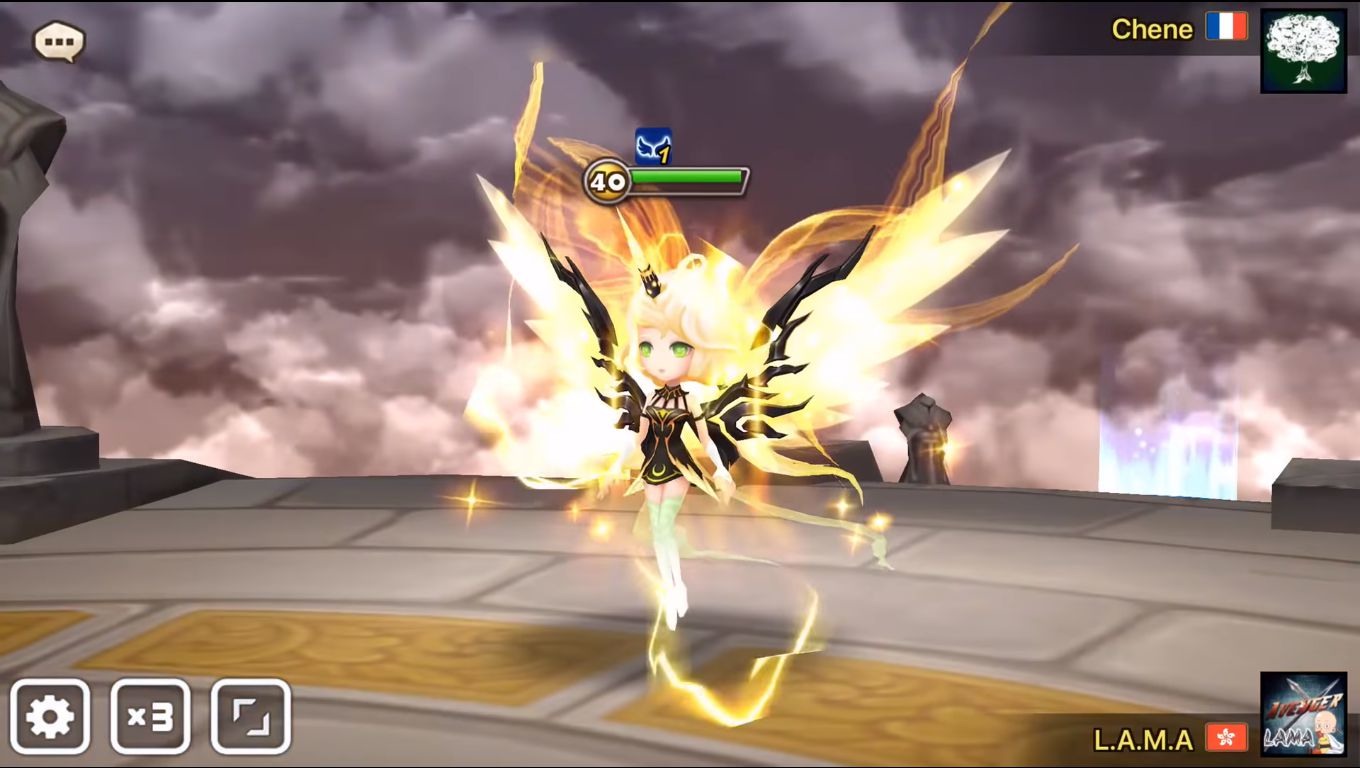Image resolution: width=1360 pixels, height=768 pixels.
Task: Inspect the attack speed buff icon
Action: tap(651, 148)
